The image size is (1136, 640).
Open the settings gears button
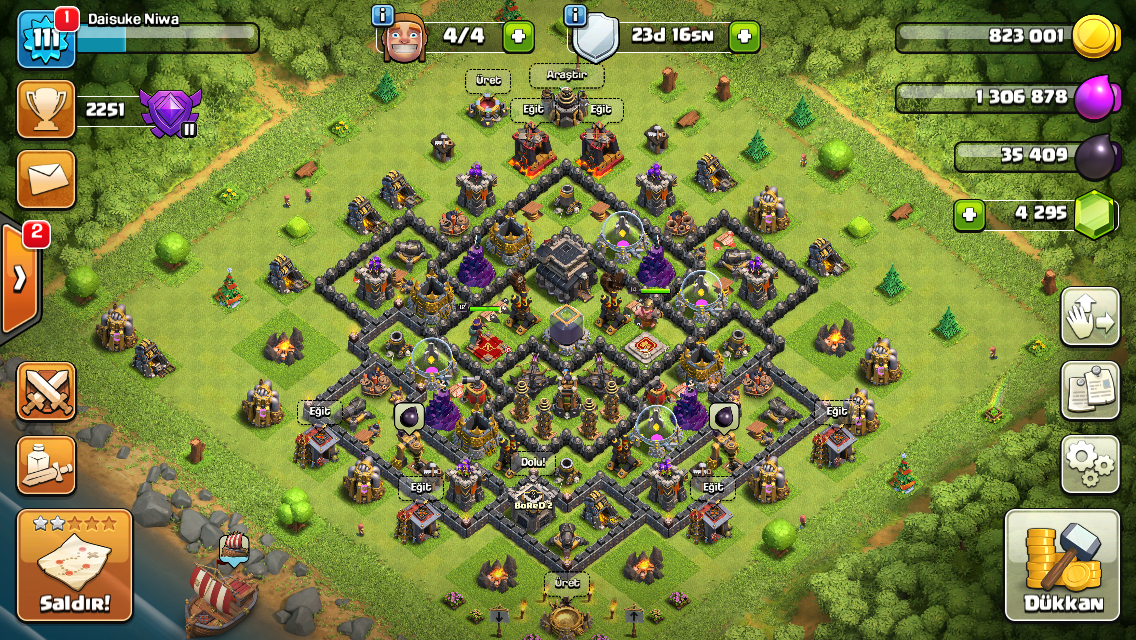[x=1090, y=462]
